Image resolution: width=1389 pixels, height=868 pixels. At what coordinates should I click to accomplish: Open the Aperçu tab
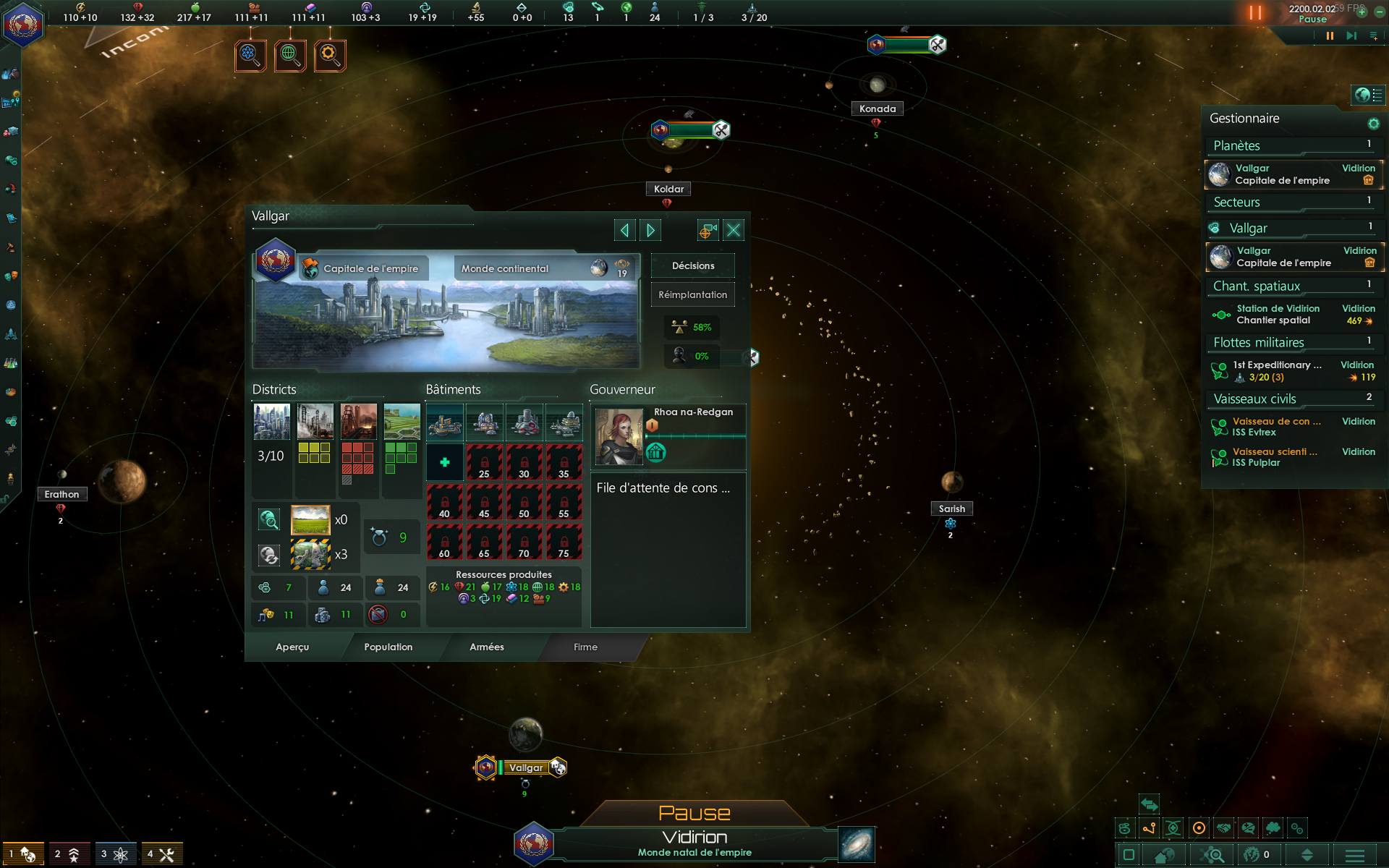tap(292, 647)
